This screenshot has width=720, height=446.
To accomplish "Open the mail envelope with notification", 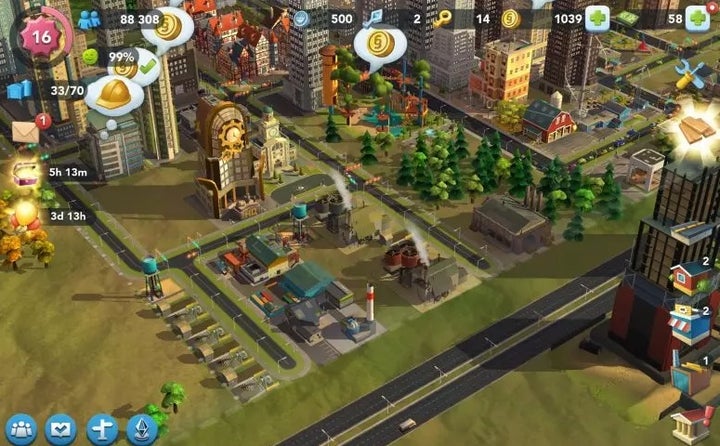I will (x=26, y=132).
